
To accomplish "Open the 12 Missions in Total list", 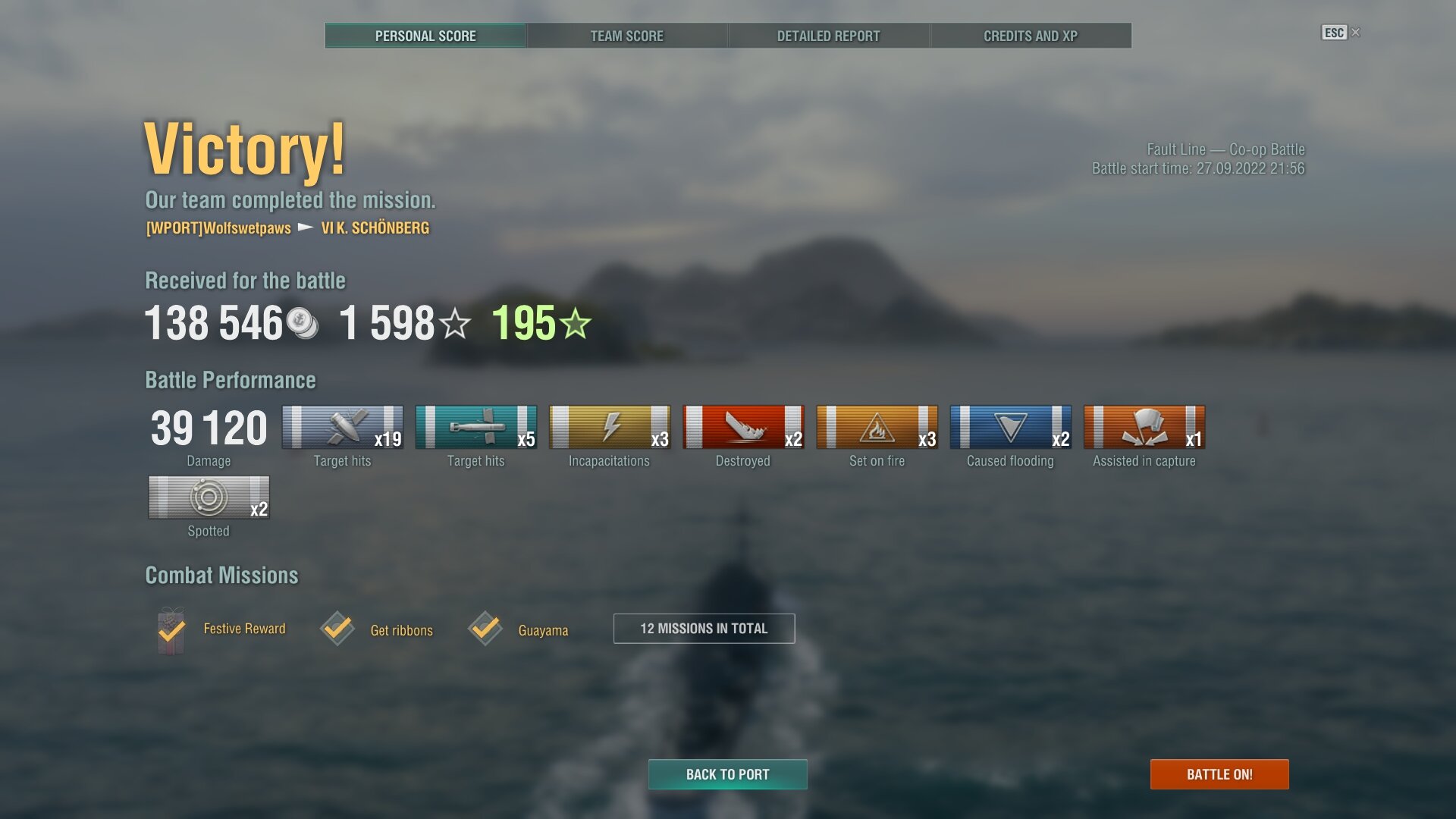I will [704, 629].
